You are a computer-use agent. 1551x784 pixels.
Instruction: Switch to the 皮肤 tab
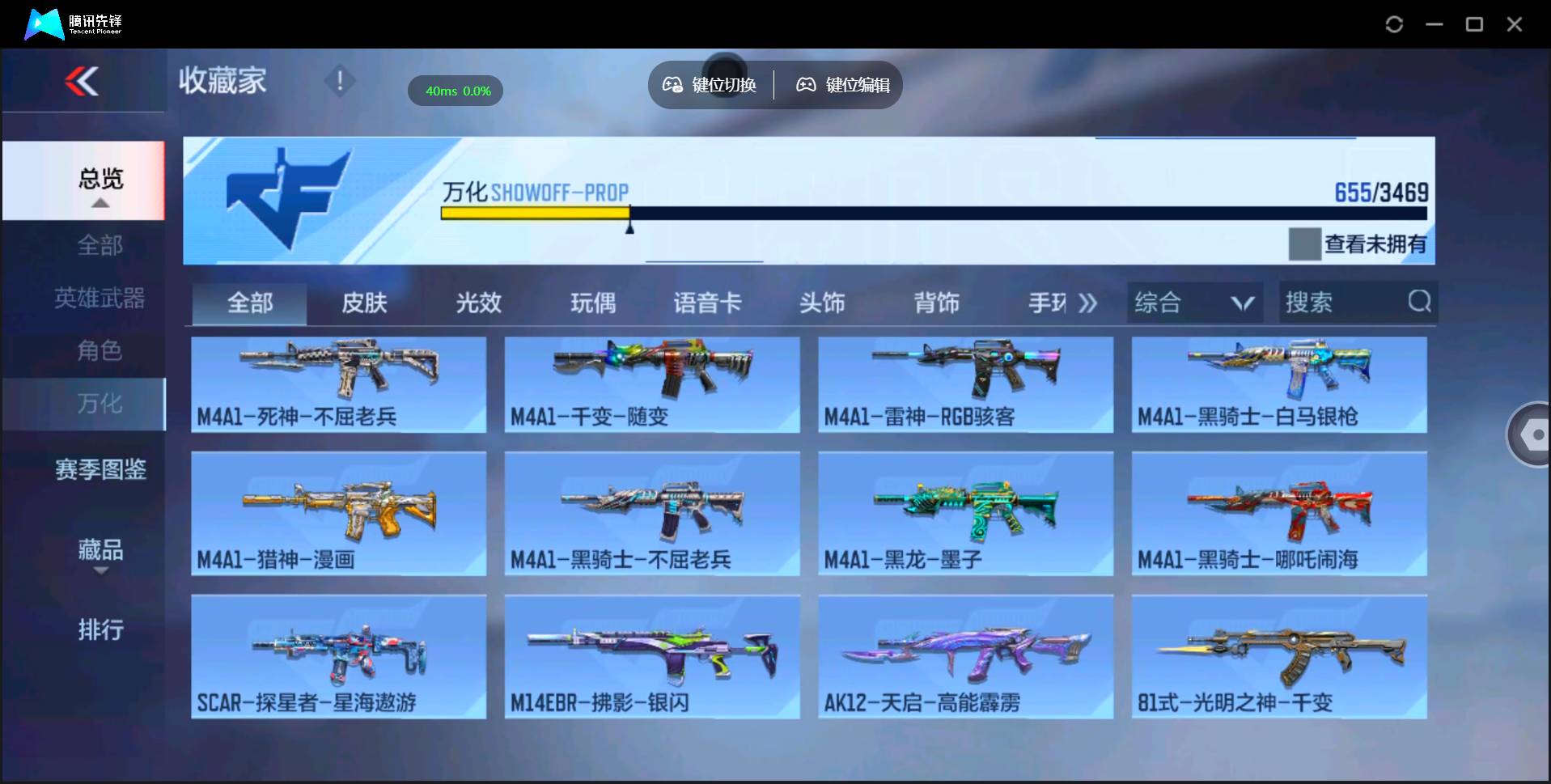(x=363, y=302)
